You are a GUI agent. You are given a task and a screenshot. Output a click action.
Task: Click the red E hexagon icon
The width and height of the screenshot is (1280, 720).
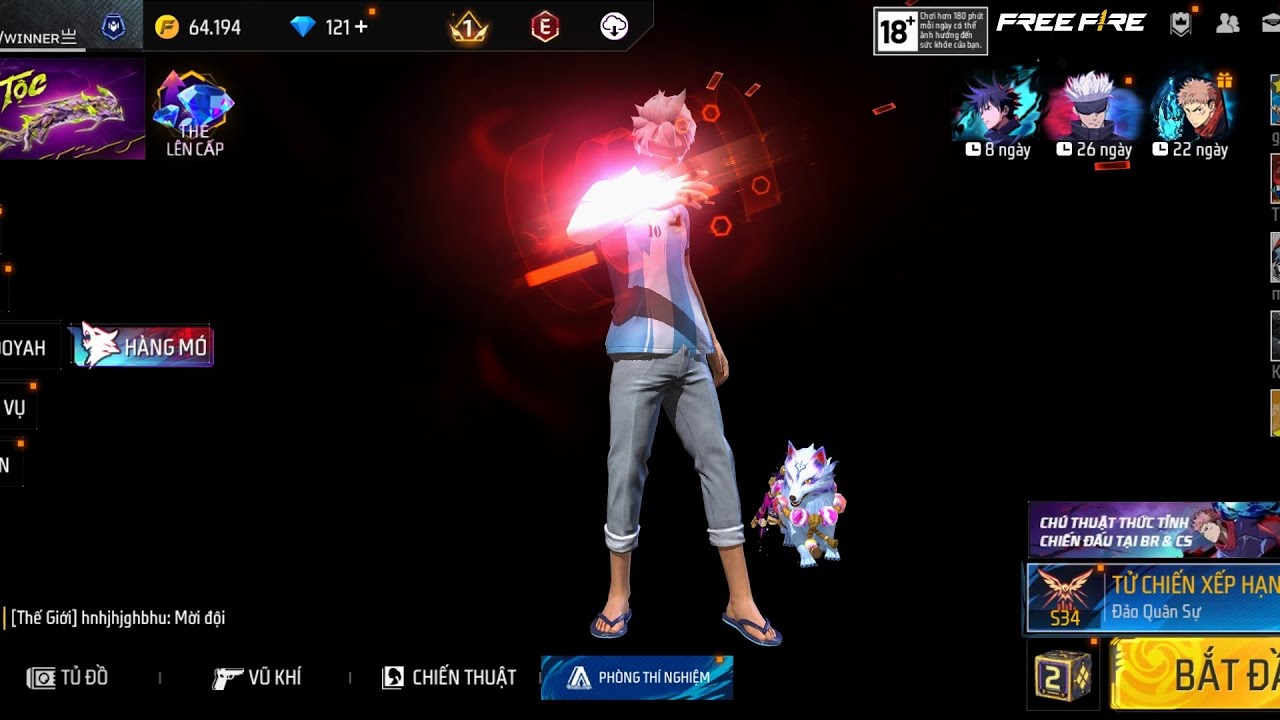coord(544,28)
